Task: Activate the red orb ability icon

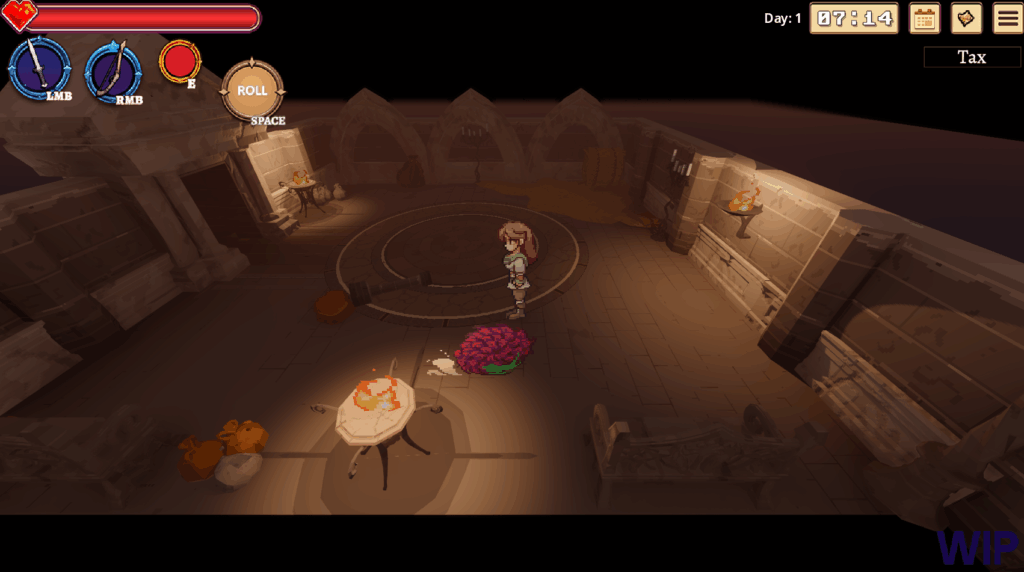Action: (x=180, y=61)
